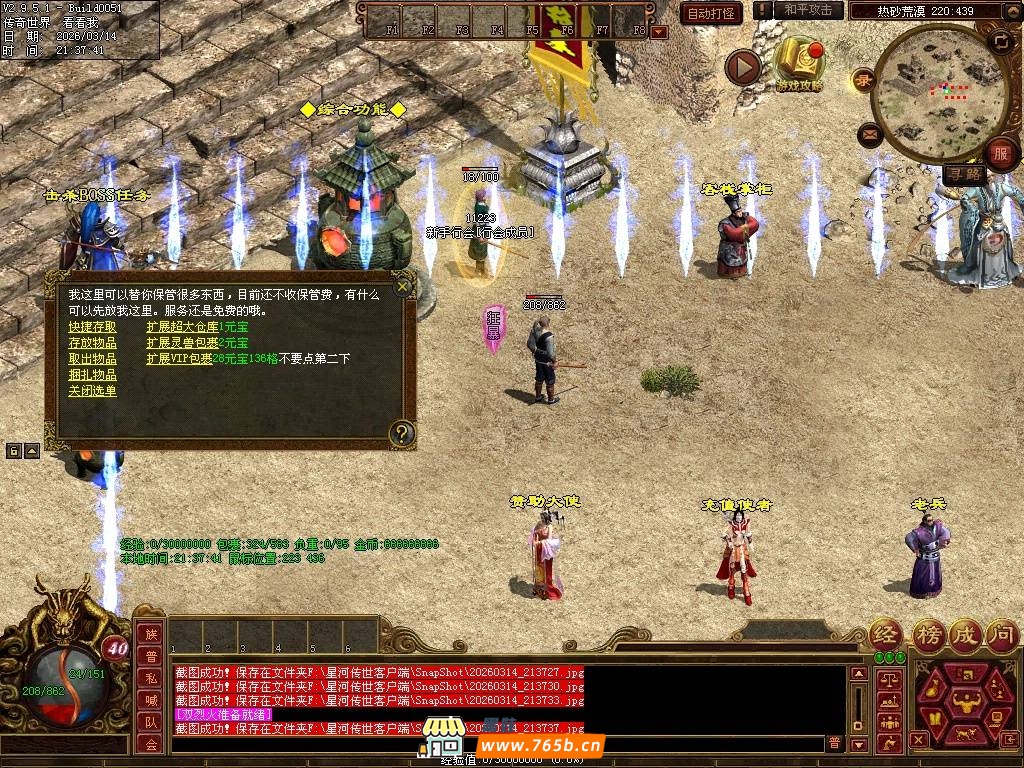Viewport: 1024px width, 768px height.
Task: Open the 游戏攻略 game guide book
Action: point(799,64)
